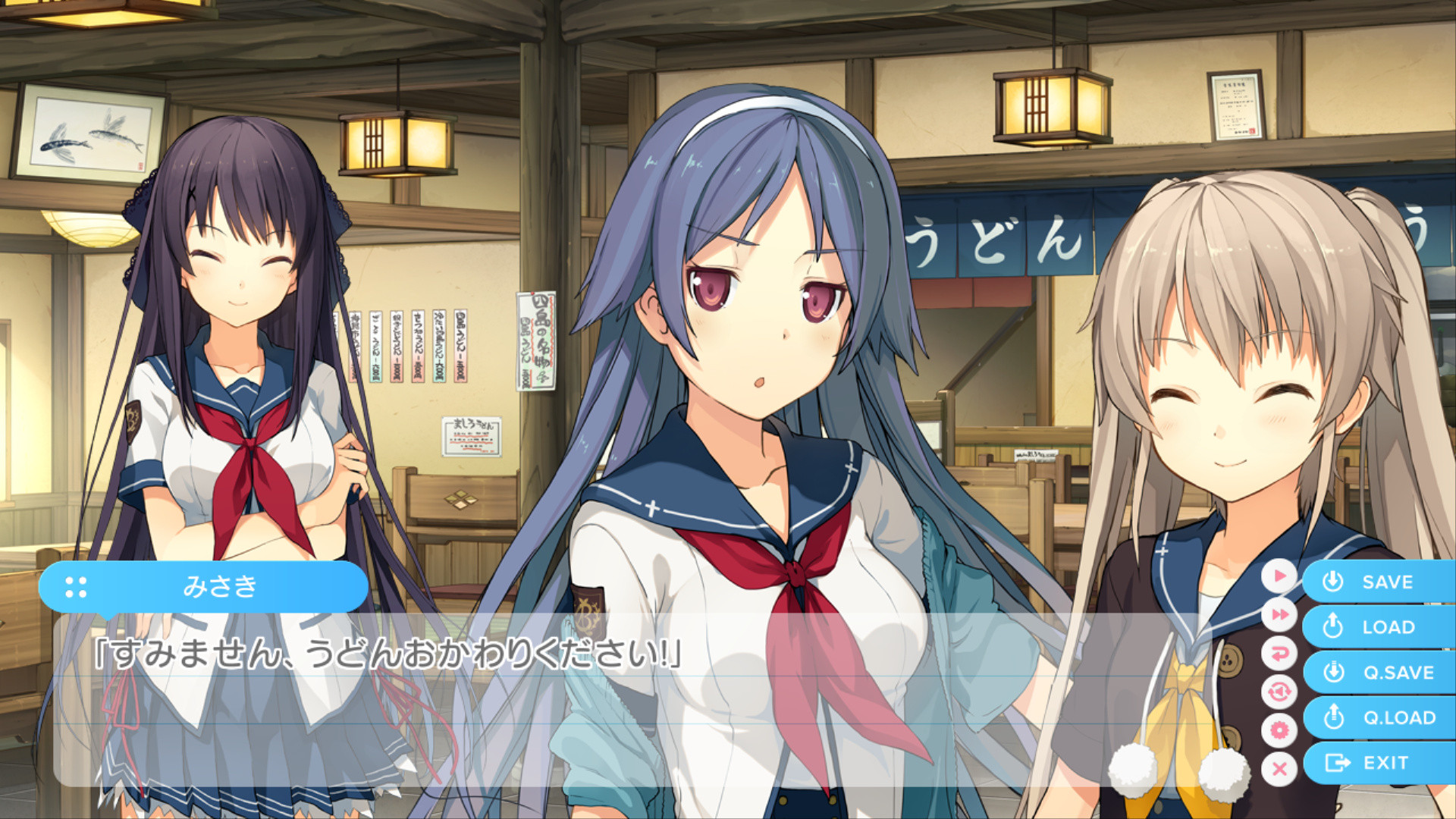
Task: Click the pink return arrow icon
Action: point(1279,653)
